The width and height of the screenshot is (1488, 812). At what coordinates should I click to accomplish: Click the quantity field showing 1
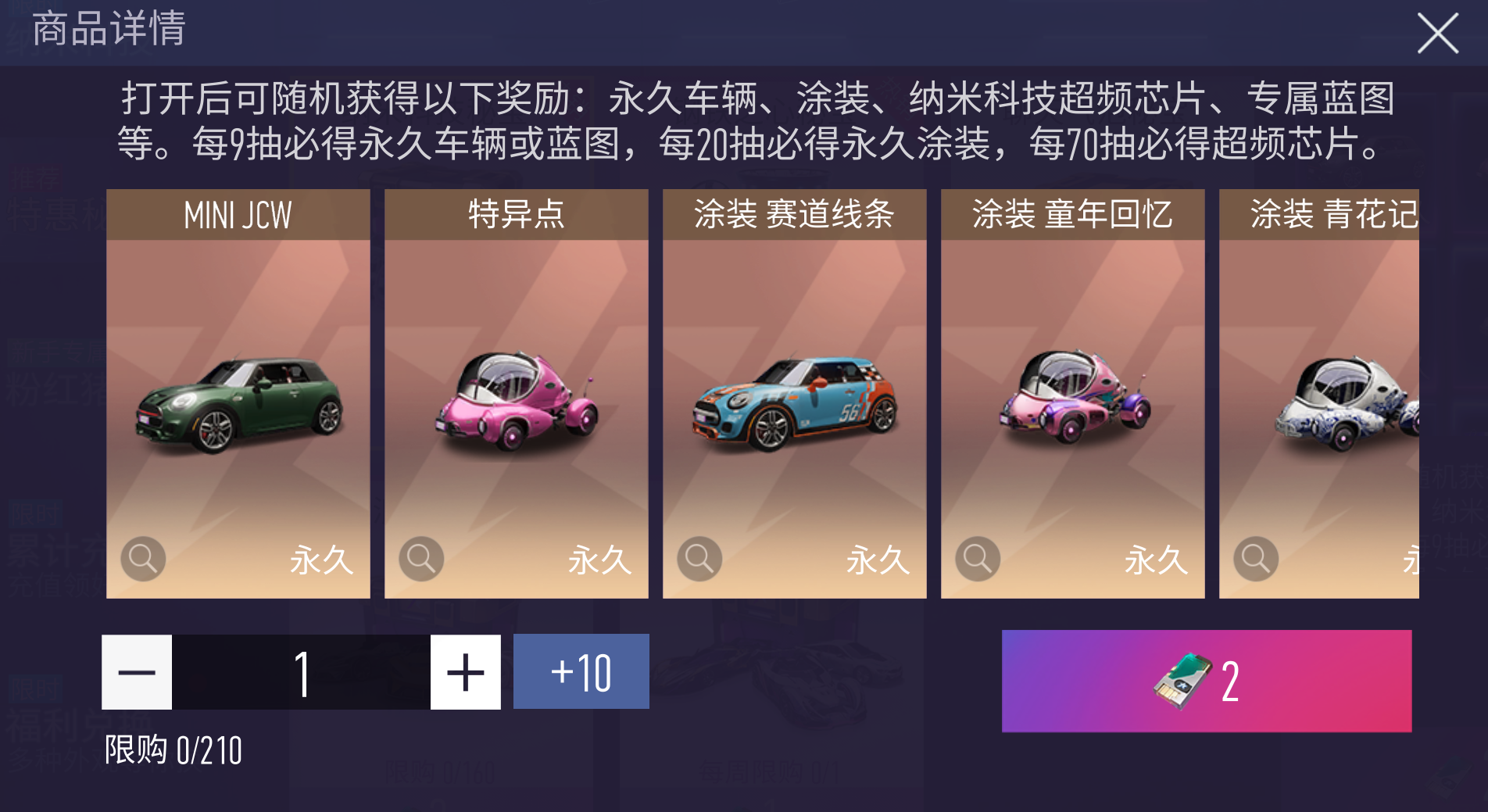tap(302, 671)
